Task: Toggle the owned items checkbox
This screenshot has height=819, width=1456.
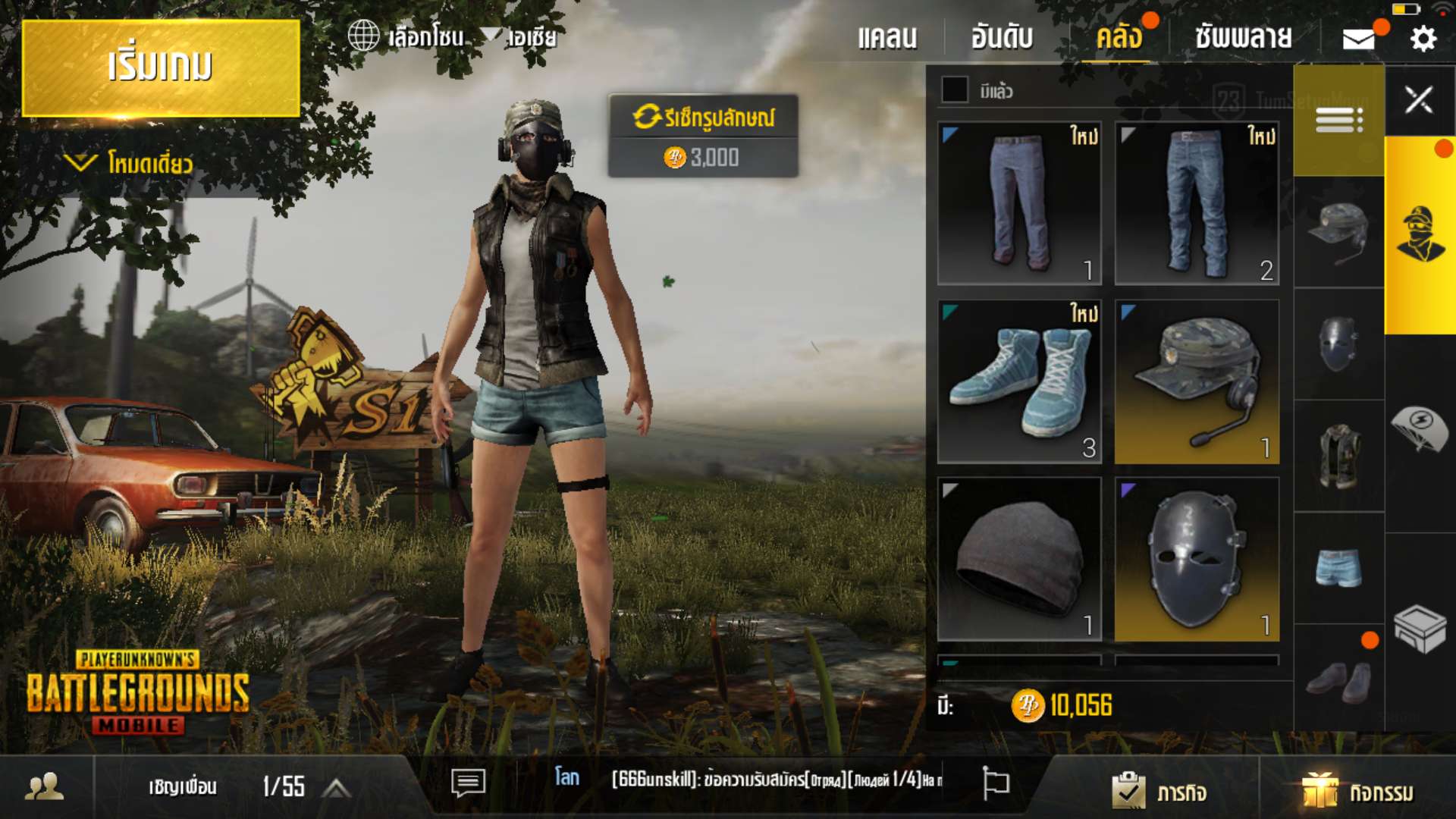Action: tap(955, 90)
